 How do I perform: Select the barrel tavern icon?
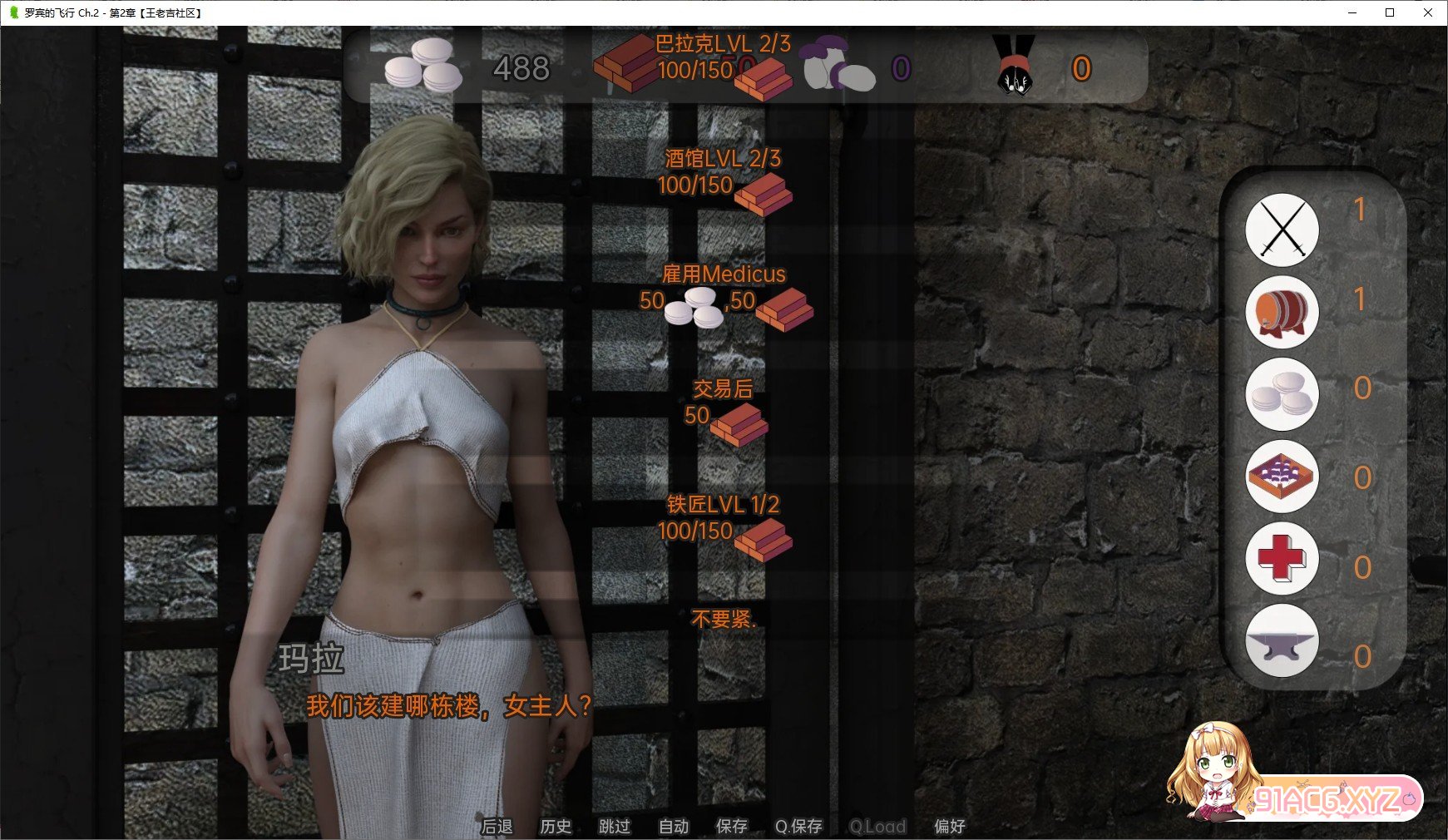pos(1282,312)
